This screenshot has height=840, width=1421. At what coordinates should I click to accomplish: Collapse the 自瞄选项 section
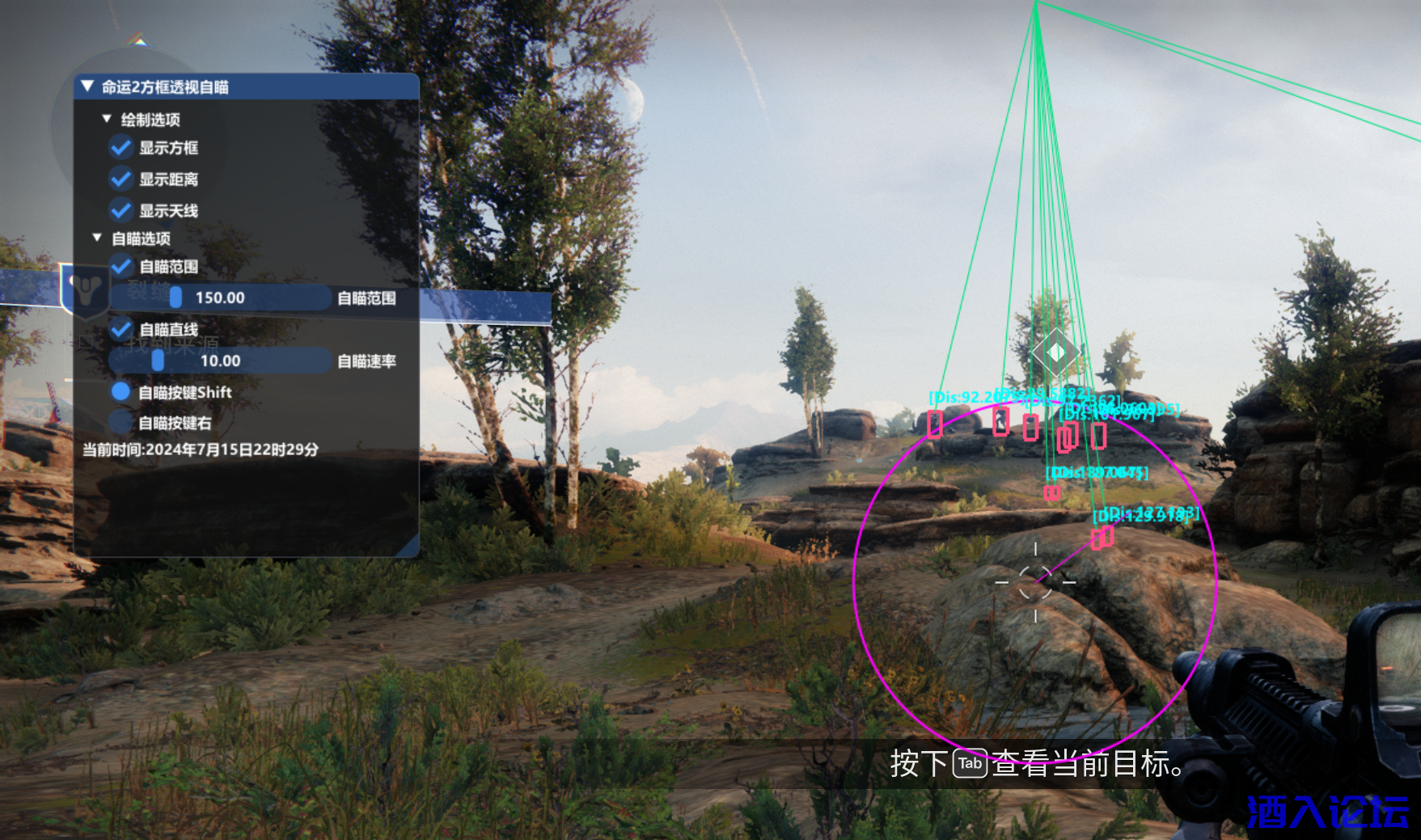click(97, 238)
